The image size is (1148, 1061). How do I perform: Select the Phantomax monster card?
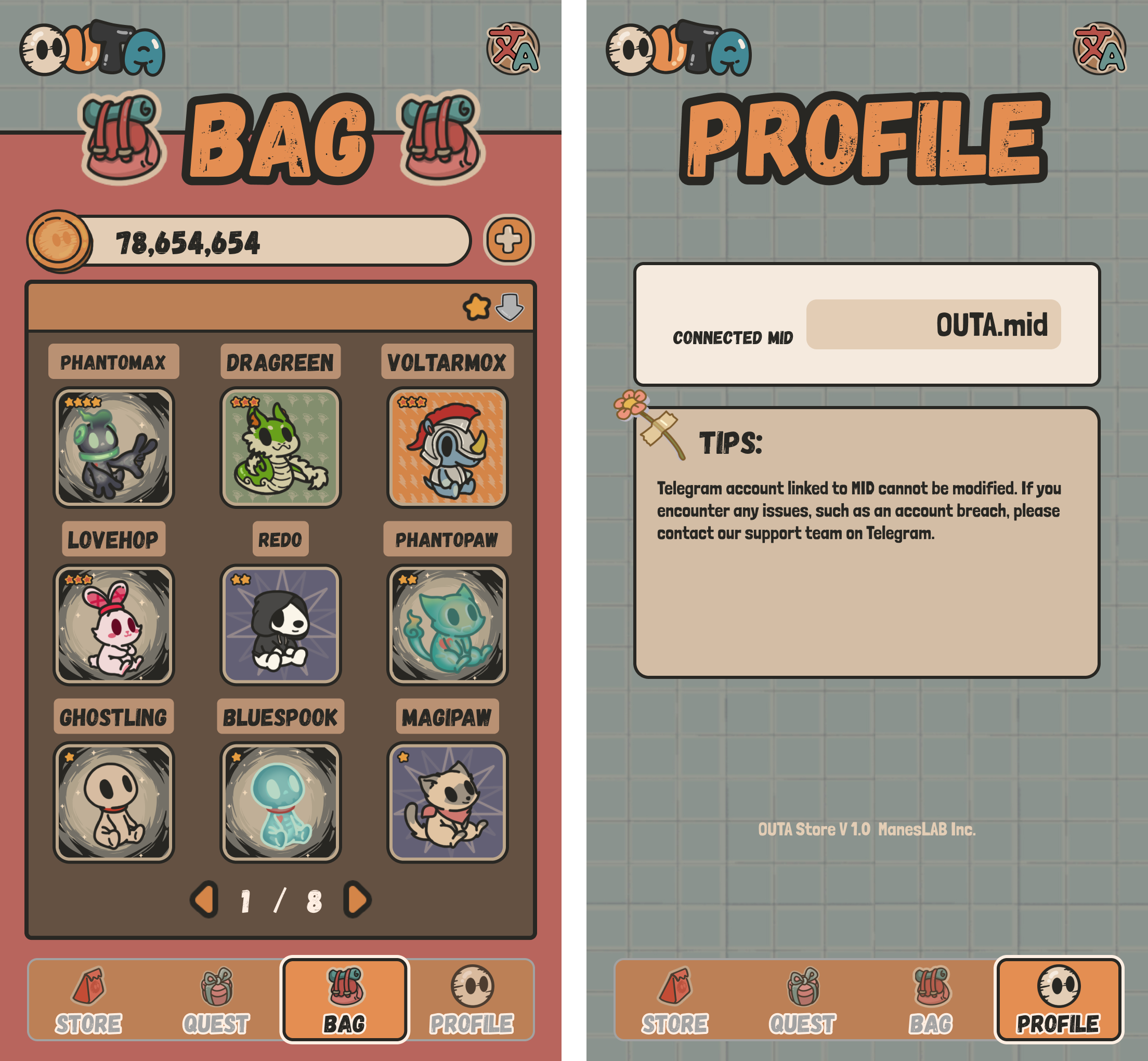pos(114,448)
